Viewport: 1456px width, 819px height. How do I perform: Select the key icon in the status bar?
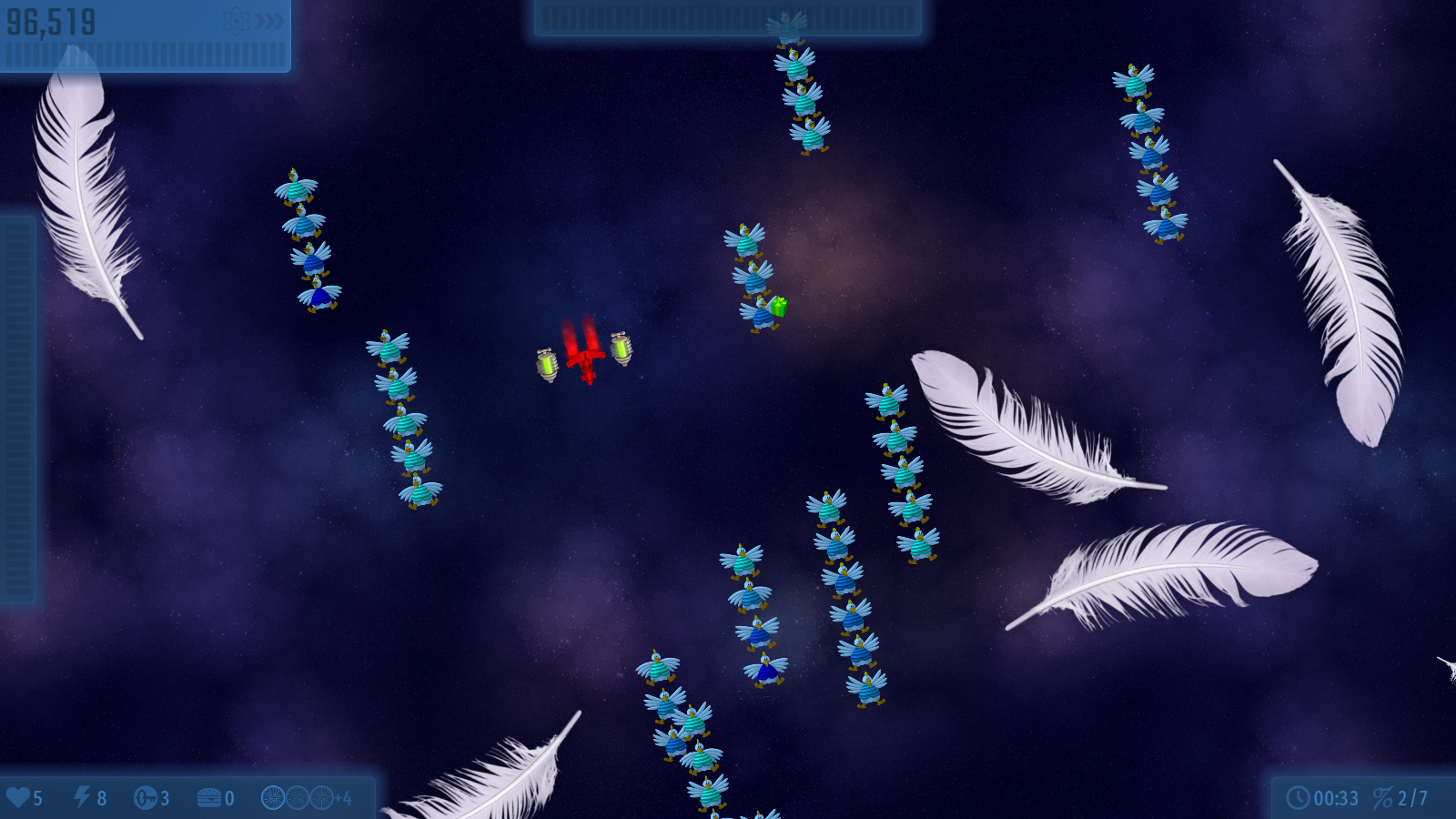pyautogui.click(x=146, y=798)
